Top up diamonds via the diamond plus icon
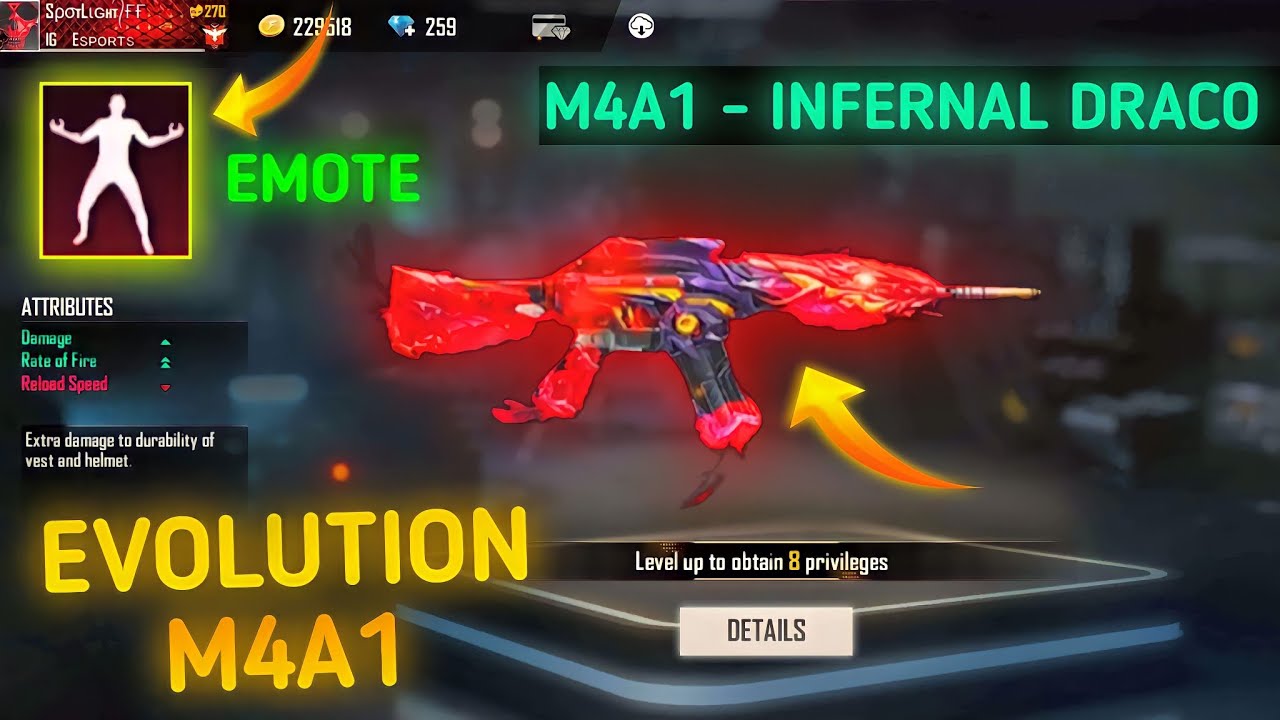The image size is (1280, 720). point(402,27)
